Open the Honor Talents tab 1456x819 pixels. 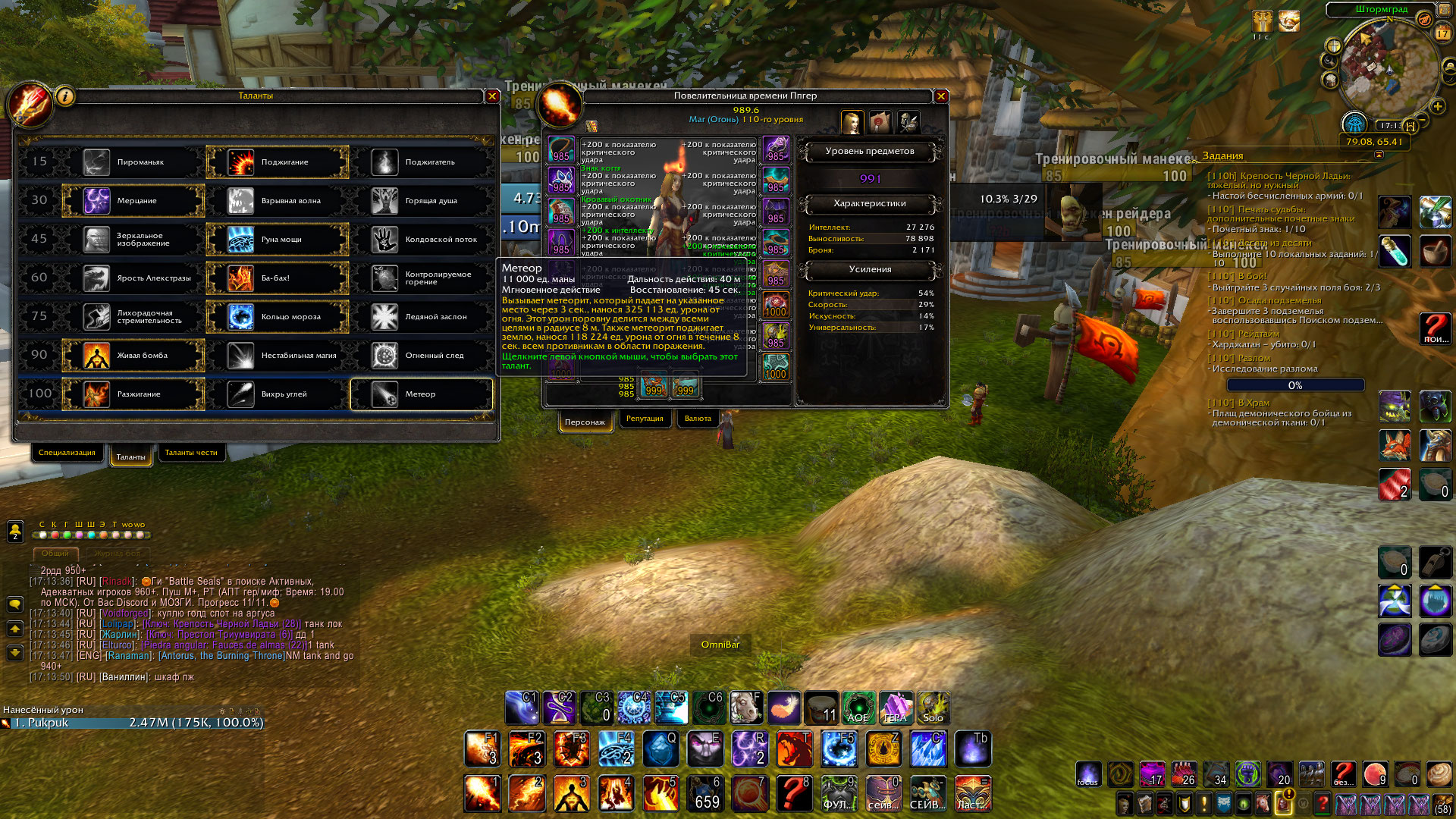click(191, 453)
